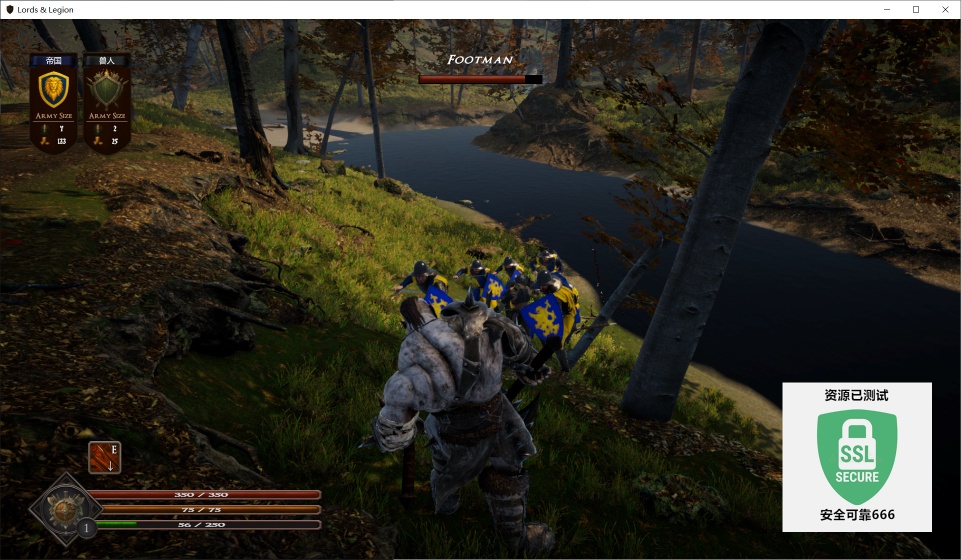Click the SSL Secure badge overlay
This screenshot has height=560, width=961.
pyautogui.click(x=857, y=457)
